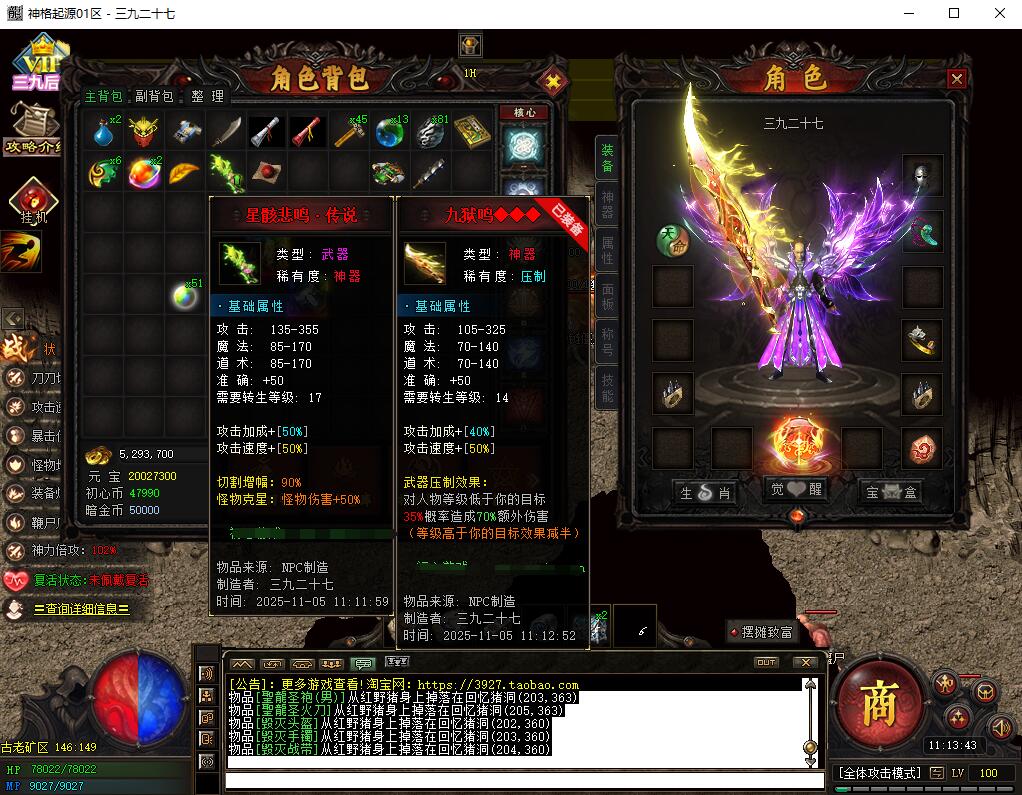Viewport: 1022px width, 795px height.
Task: Click the 摆摊致富 stall button
Action: [x=765, y=632]
